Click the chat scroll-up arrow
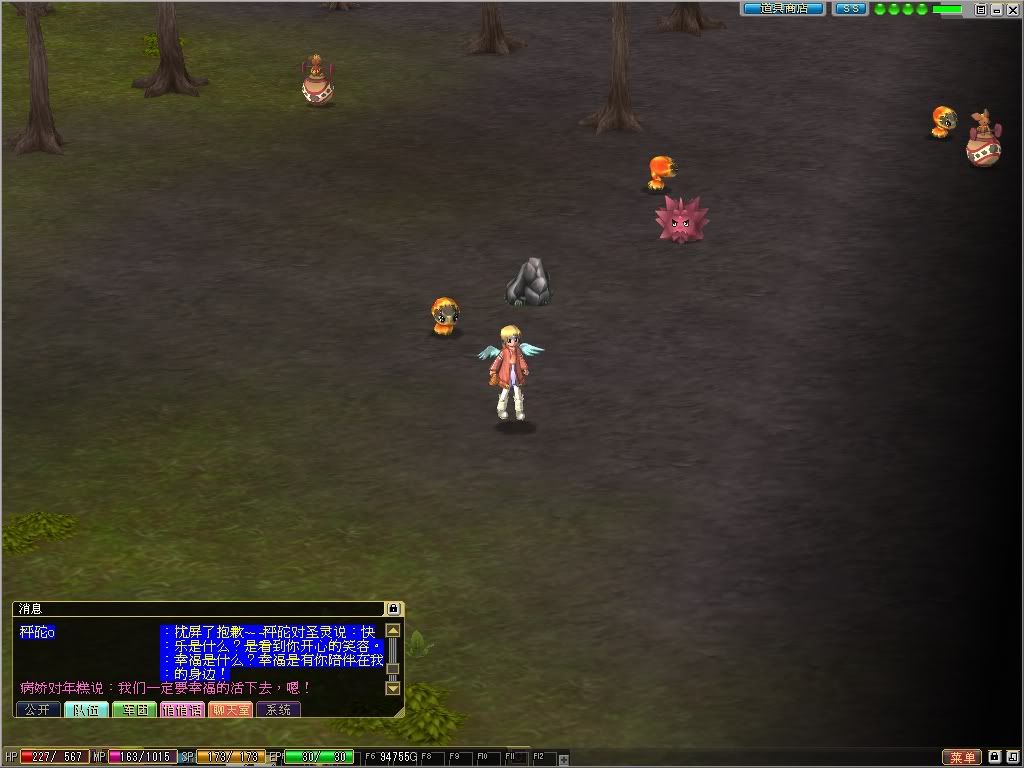Image resolution: width=1024 pixels, height=768 pixels. point(393,631)
